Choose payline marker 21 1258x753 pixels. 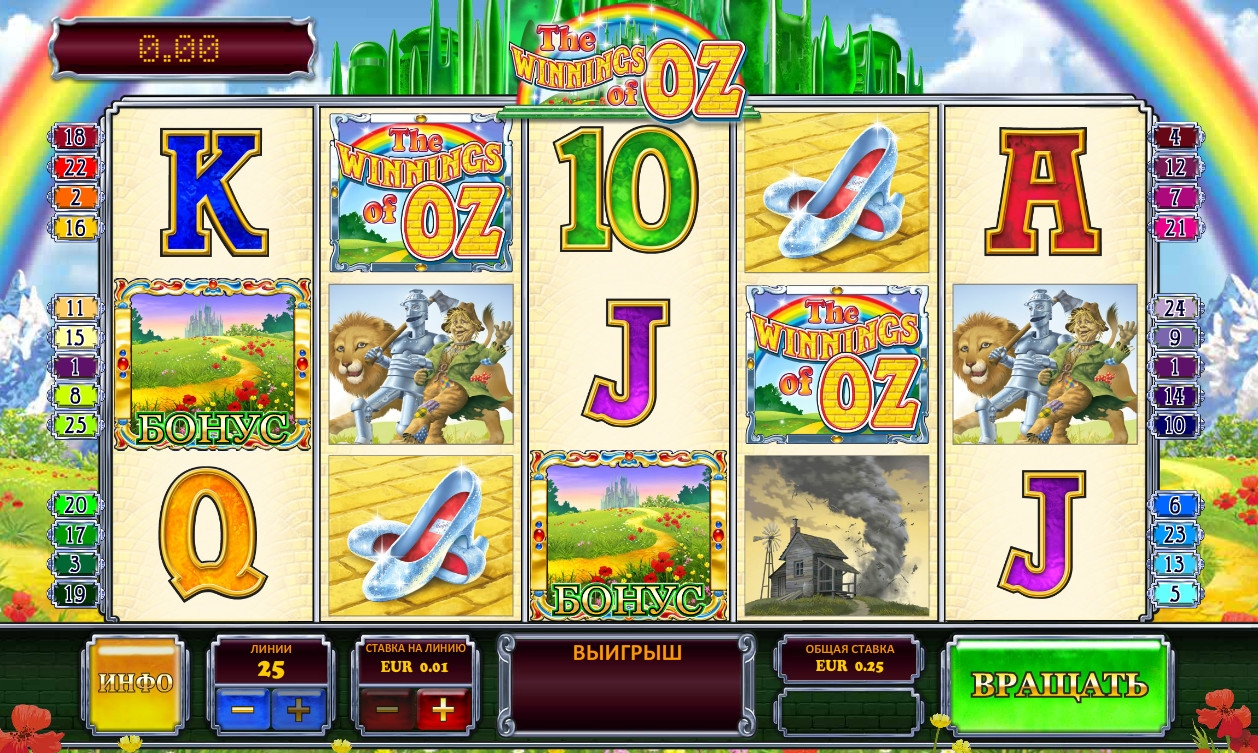tap(1176, 228)
